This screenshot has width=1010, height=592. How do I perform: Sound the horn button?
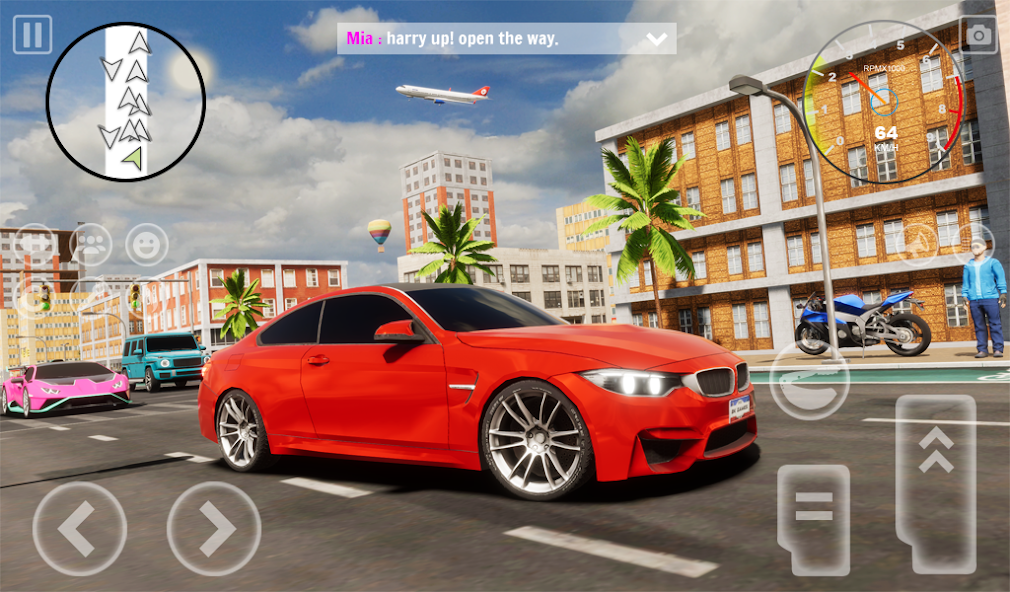pyautogui.click(x=916, y=244)
